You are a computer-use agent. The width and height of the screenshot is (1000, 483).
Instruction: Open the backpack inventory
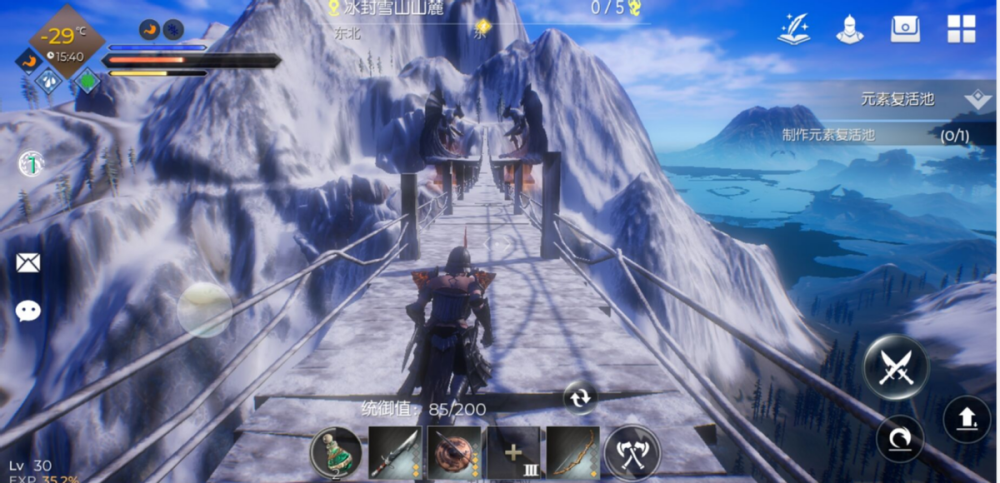click(906, 30)
